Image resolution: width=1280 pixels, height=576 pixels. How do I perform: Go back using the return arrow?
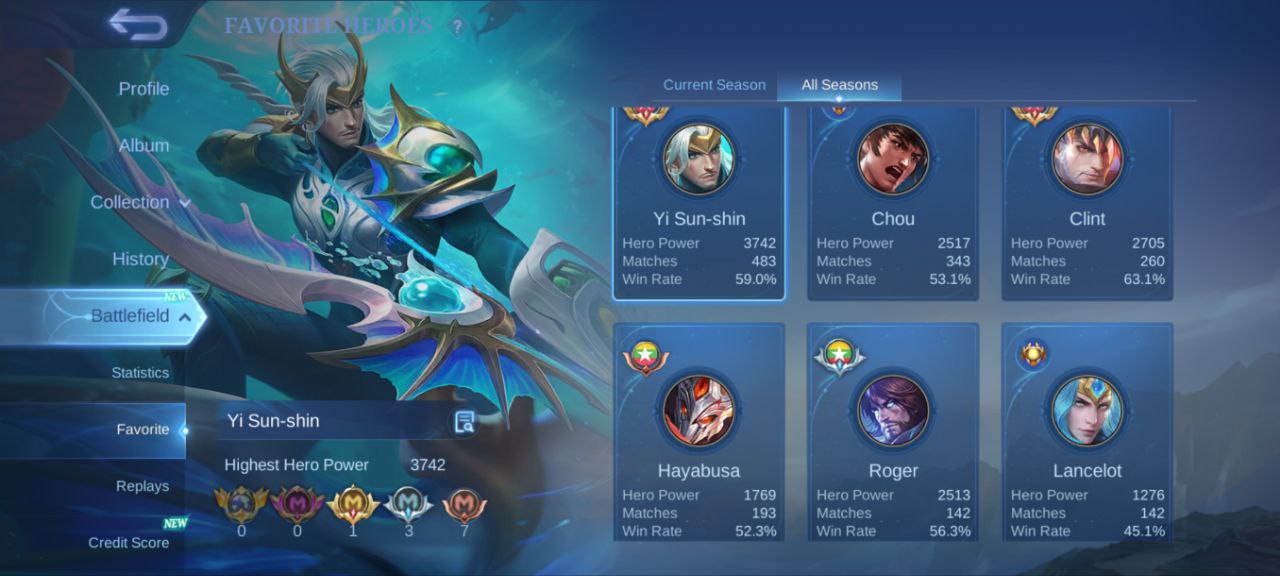(138, 24)
